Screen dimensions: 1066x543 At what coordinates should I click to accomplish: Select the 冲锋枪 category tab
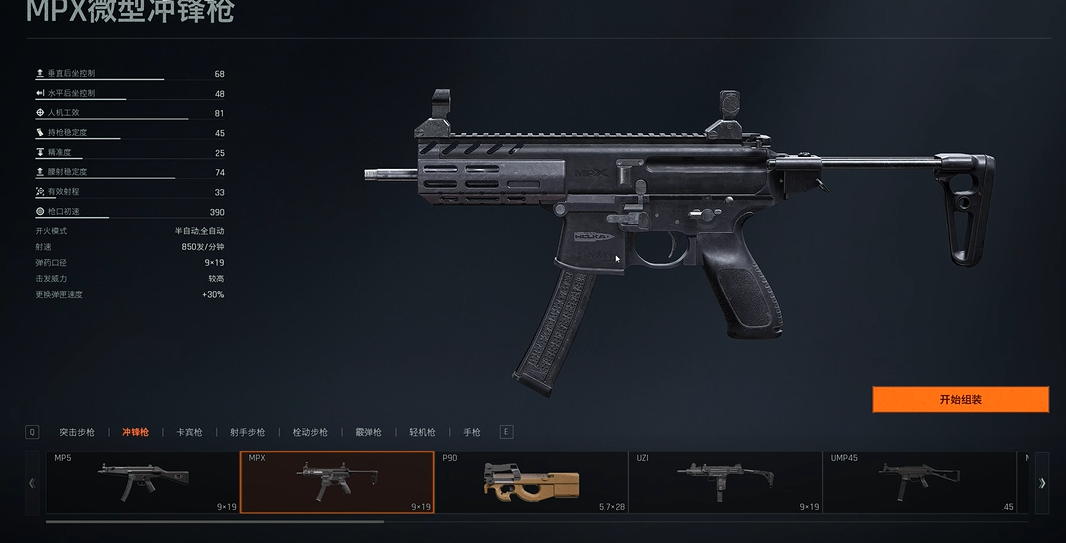pos(135,433)
